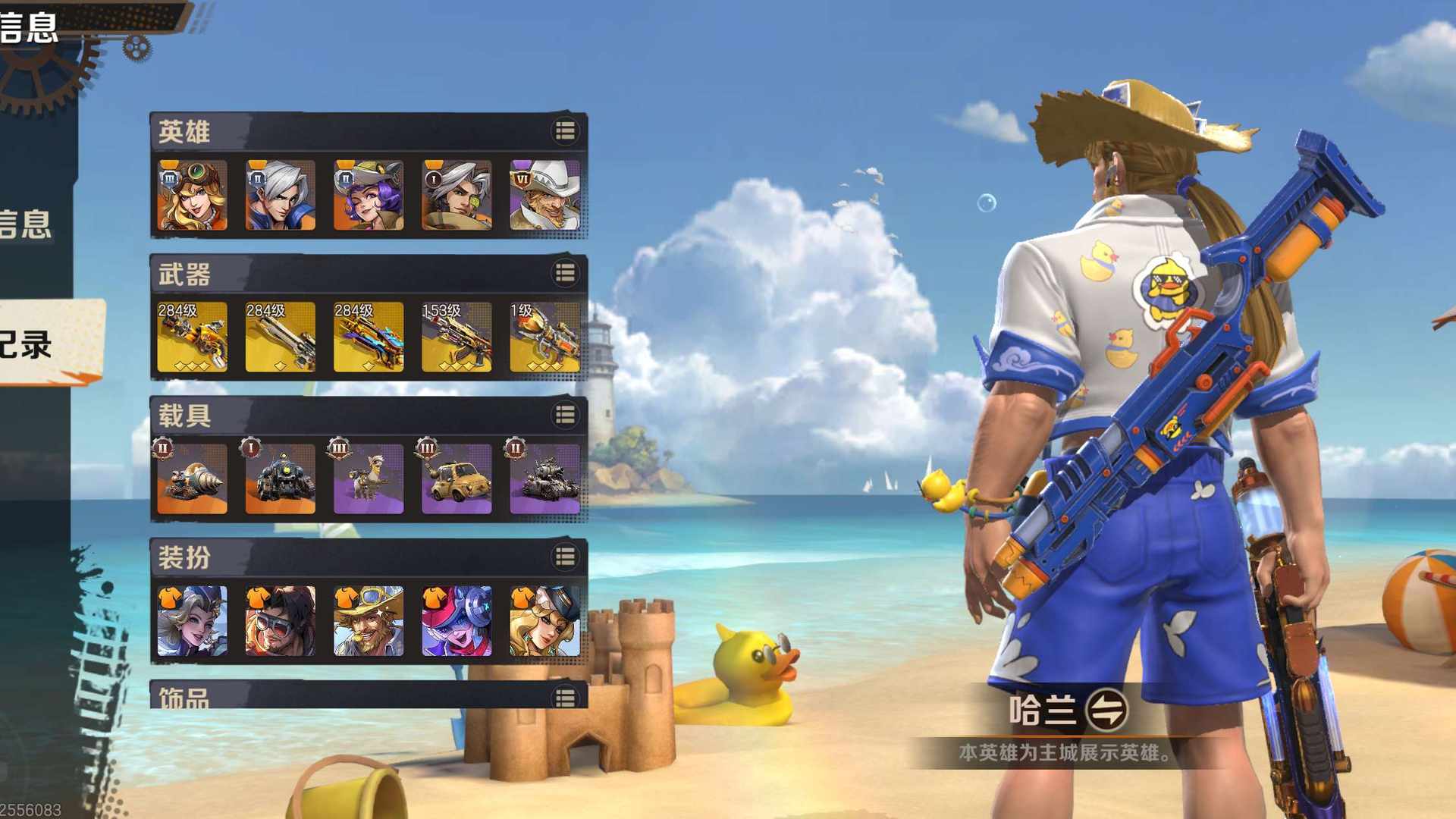
Task: Inspect the 1级 weapon
Action: (544, 337)
